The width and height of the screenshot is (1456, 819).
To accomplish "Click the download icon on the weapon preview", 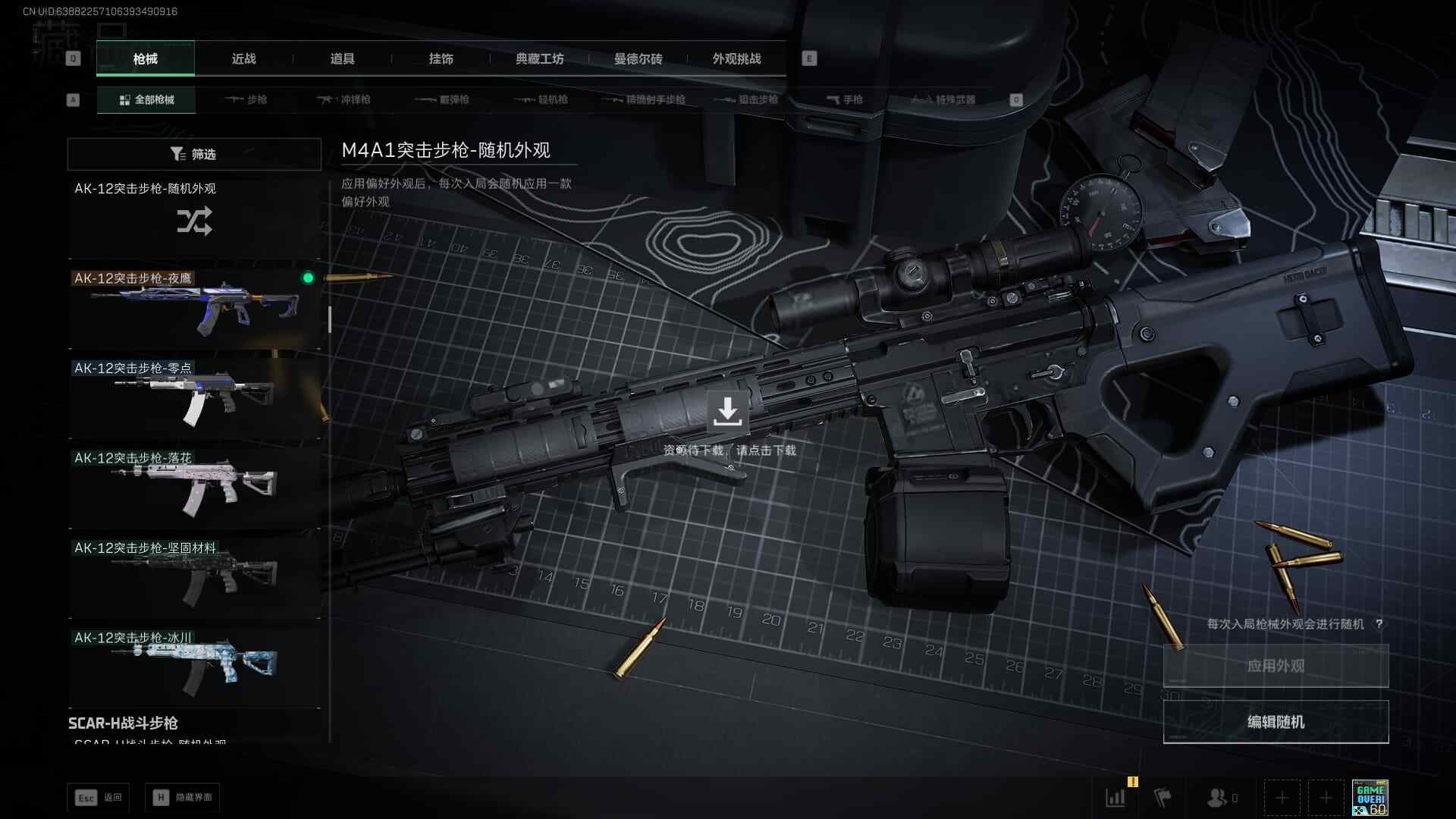I will pos(727,412).
